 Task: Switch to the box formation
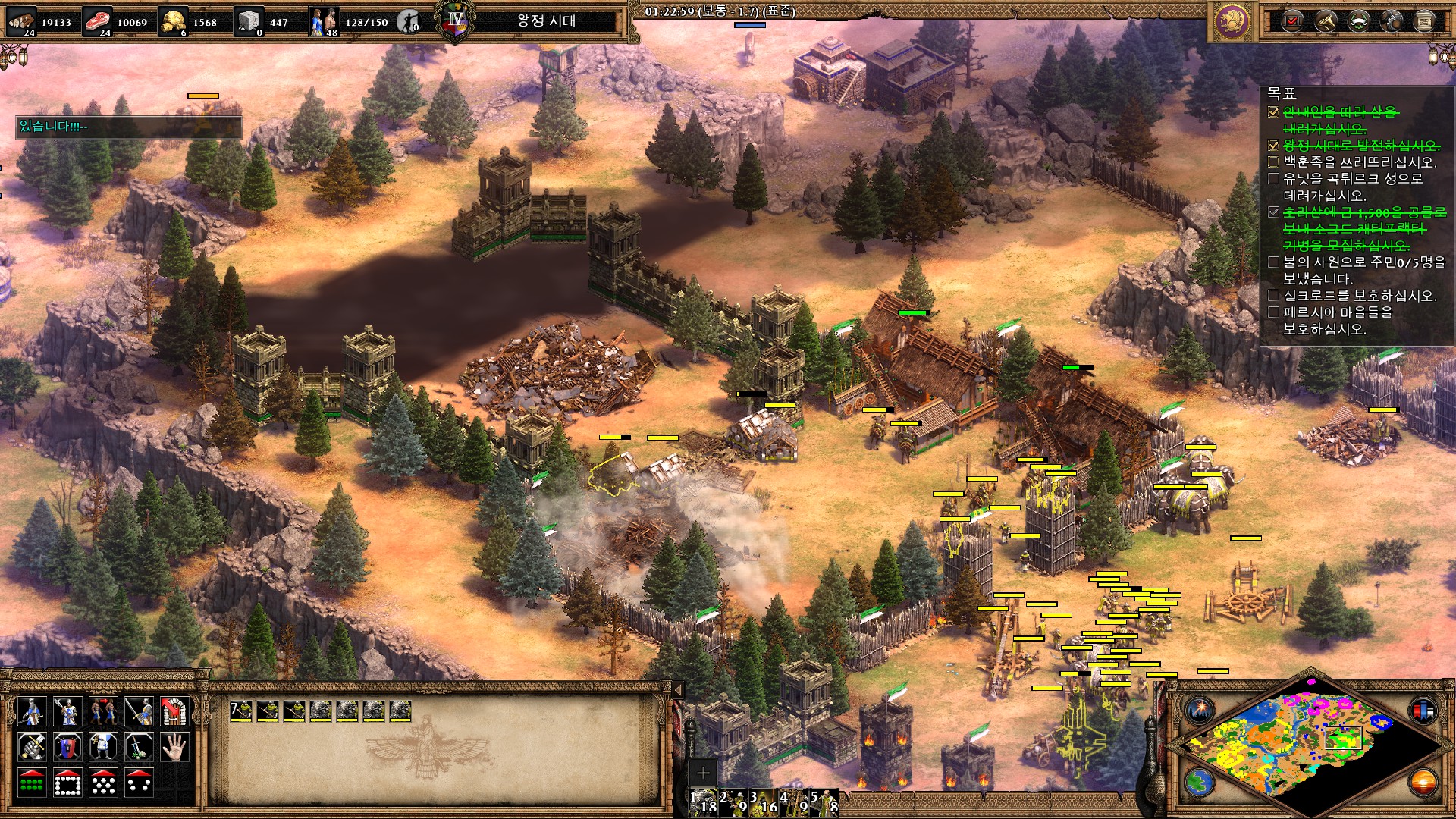[x=67, y=783]
